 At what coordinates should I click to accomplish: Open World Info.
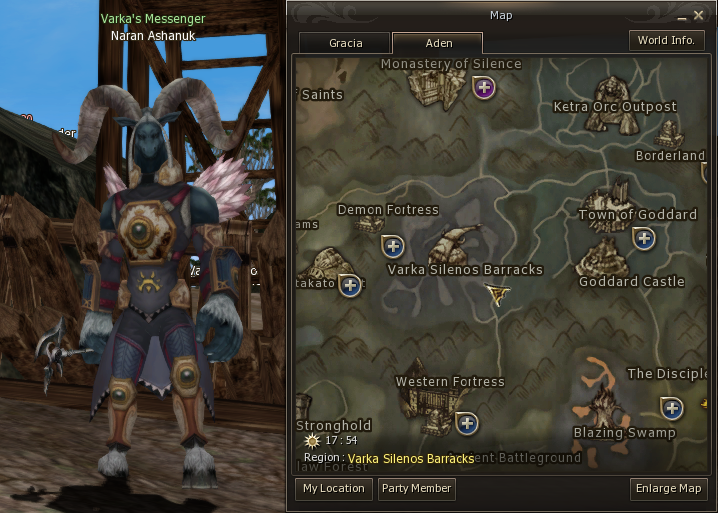click(667, 41)
